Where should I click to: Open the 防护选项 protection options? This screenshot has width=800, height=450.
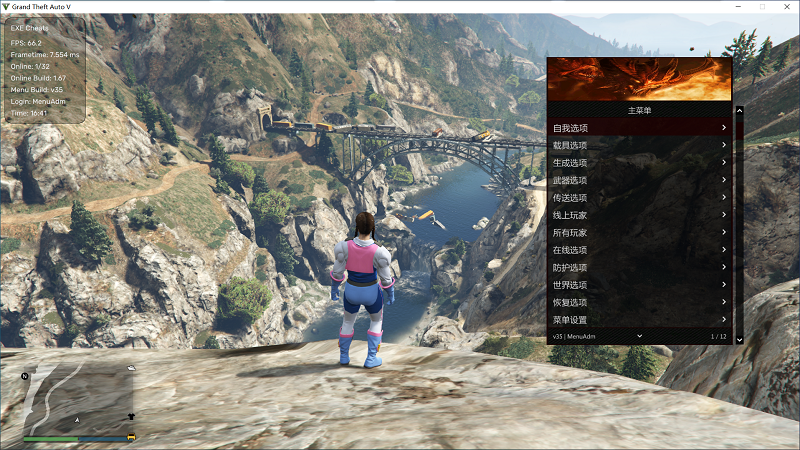tap(640, 268)
